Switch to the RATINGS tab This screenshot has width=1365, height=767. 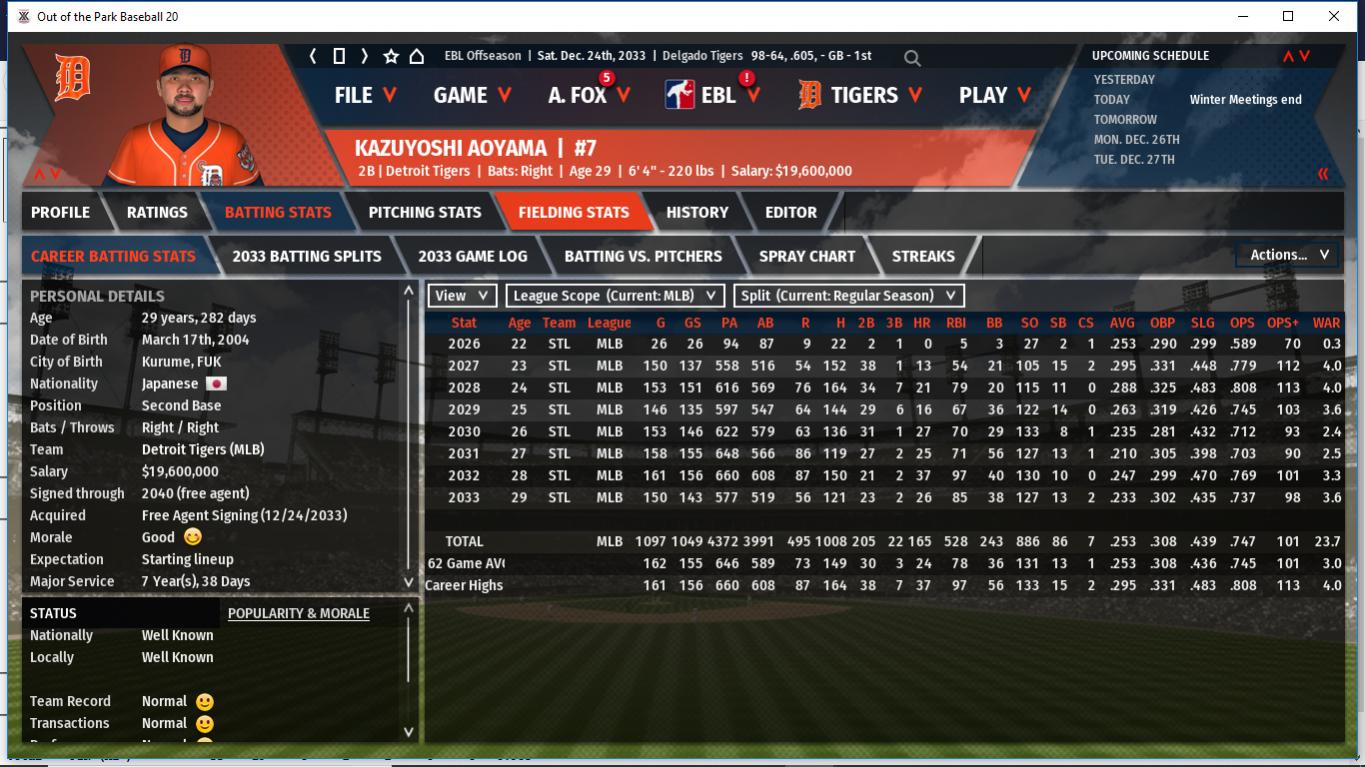coord(157,212)
